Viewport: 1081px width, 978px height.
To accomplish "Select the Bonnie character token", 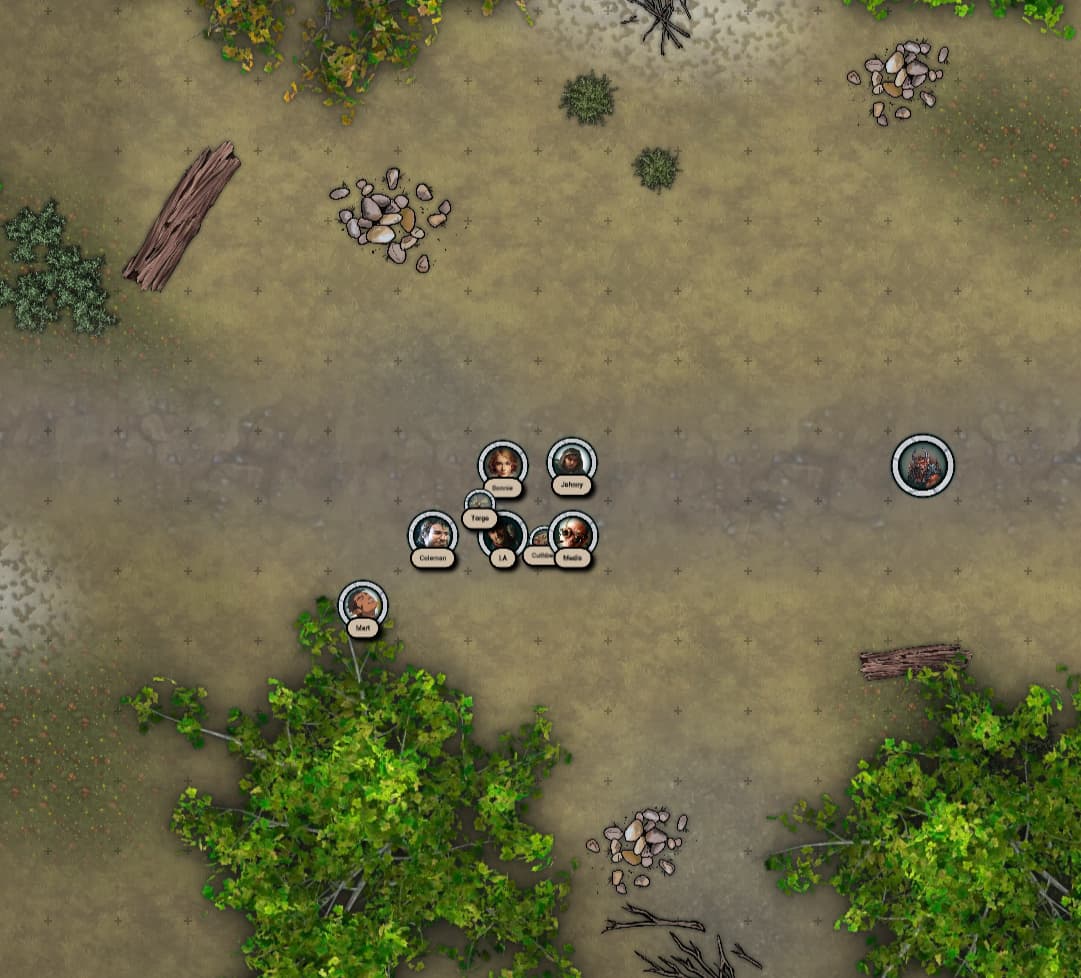I will (502, 463).
